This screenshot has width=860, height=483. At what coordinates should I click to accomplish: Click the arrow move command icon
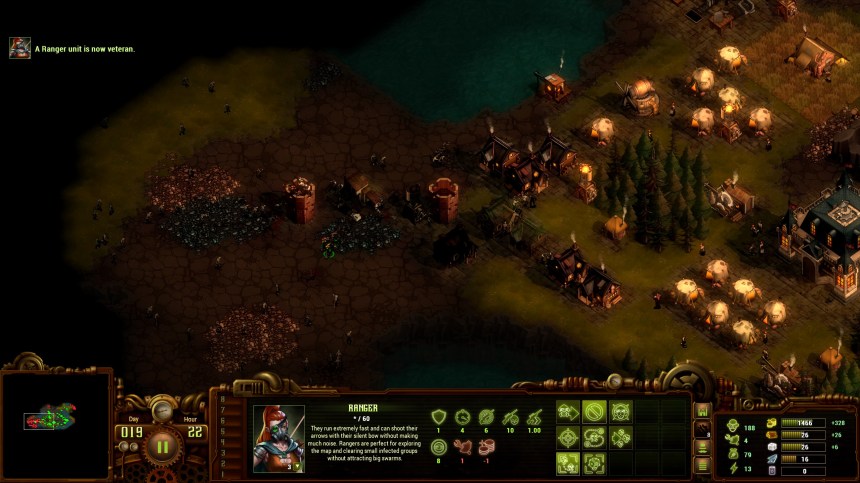569,411
